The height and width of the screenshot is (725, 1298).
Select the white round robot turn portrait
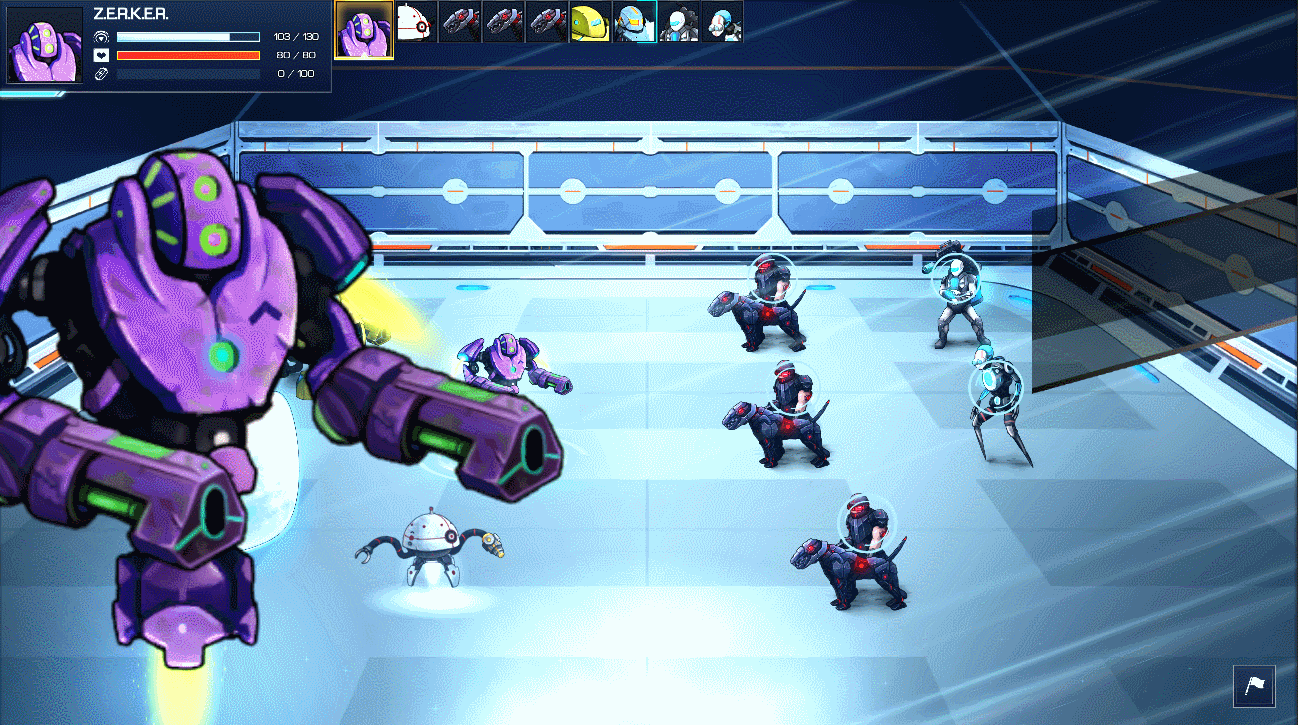[x=414, y=22]
